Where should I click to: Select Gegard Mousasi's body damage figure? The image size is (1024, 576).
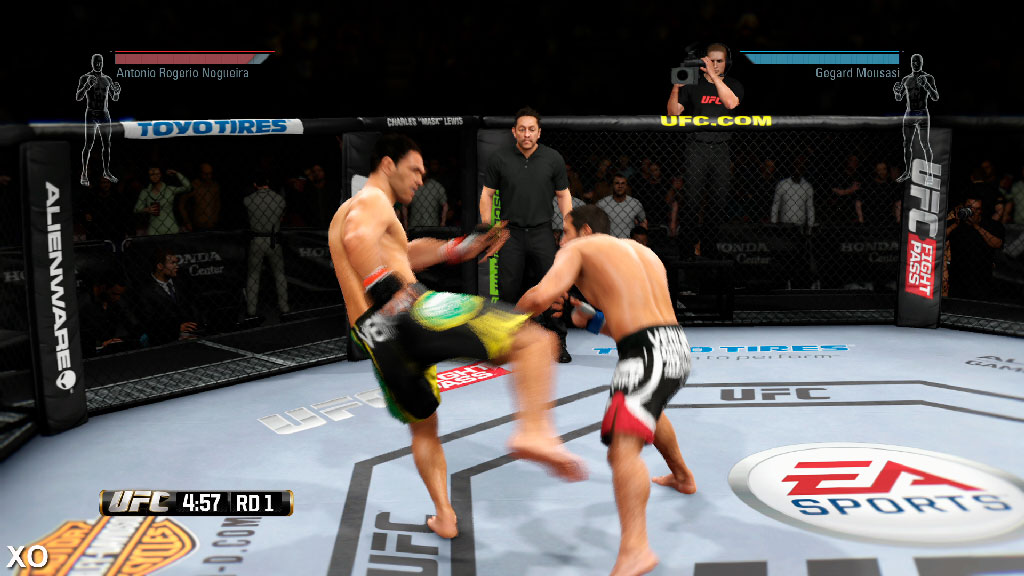click(915, 118)
